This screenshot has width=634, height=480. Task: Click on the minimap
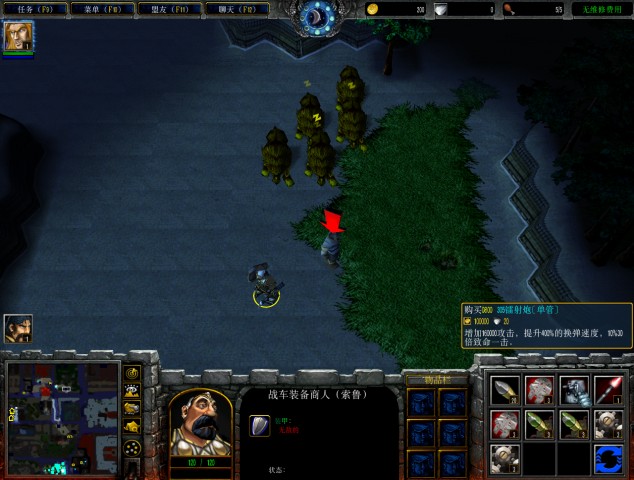tap(62, 418)
